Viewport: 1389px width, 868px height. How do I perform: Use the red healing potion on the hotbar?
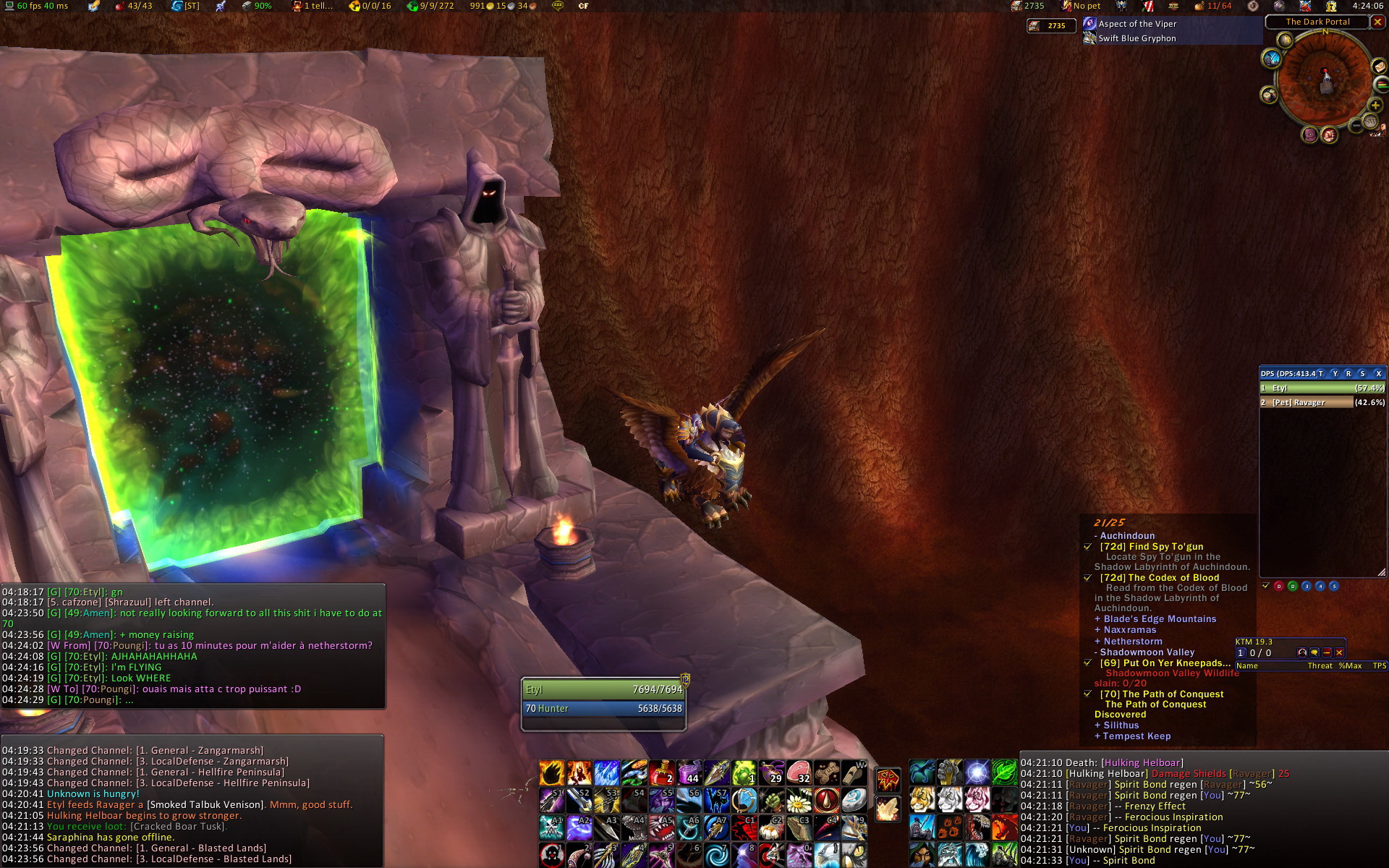(x=661, y=773)
